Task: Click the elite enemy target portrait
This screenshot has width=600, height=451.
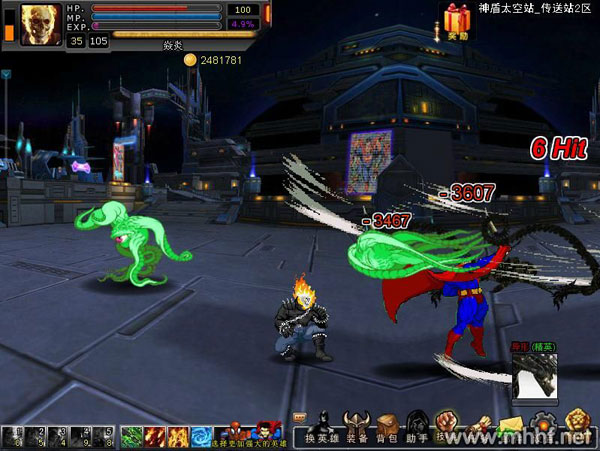Action: (x=533, y=379)
